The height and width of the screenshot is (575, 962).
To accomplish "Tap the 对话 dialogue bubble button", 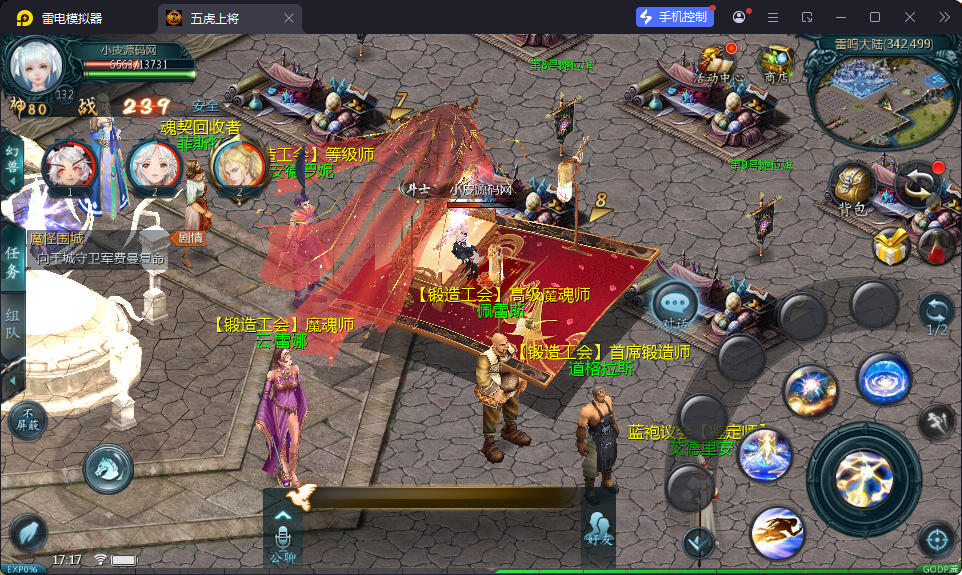I will tap(675, 304).
